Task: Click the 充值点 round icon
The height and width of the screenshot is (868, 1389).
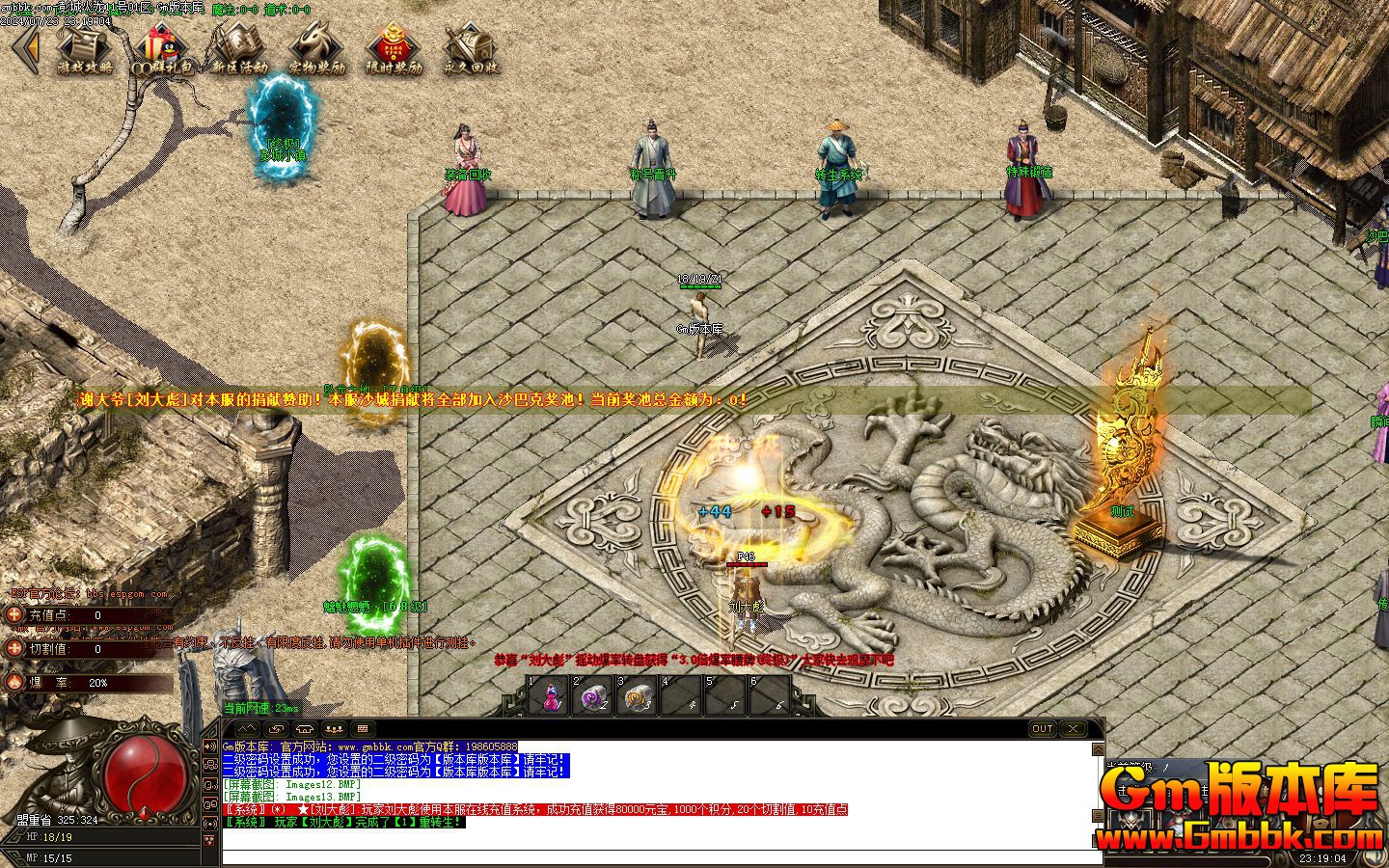Action: 14,615
